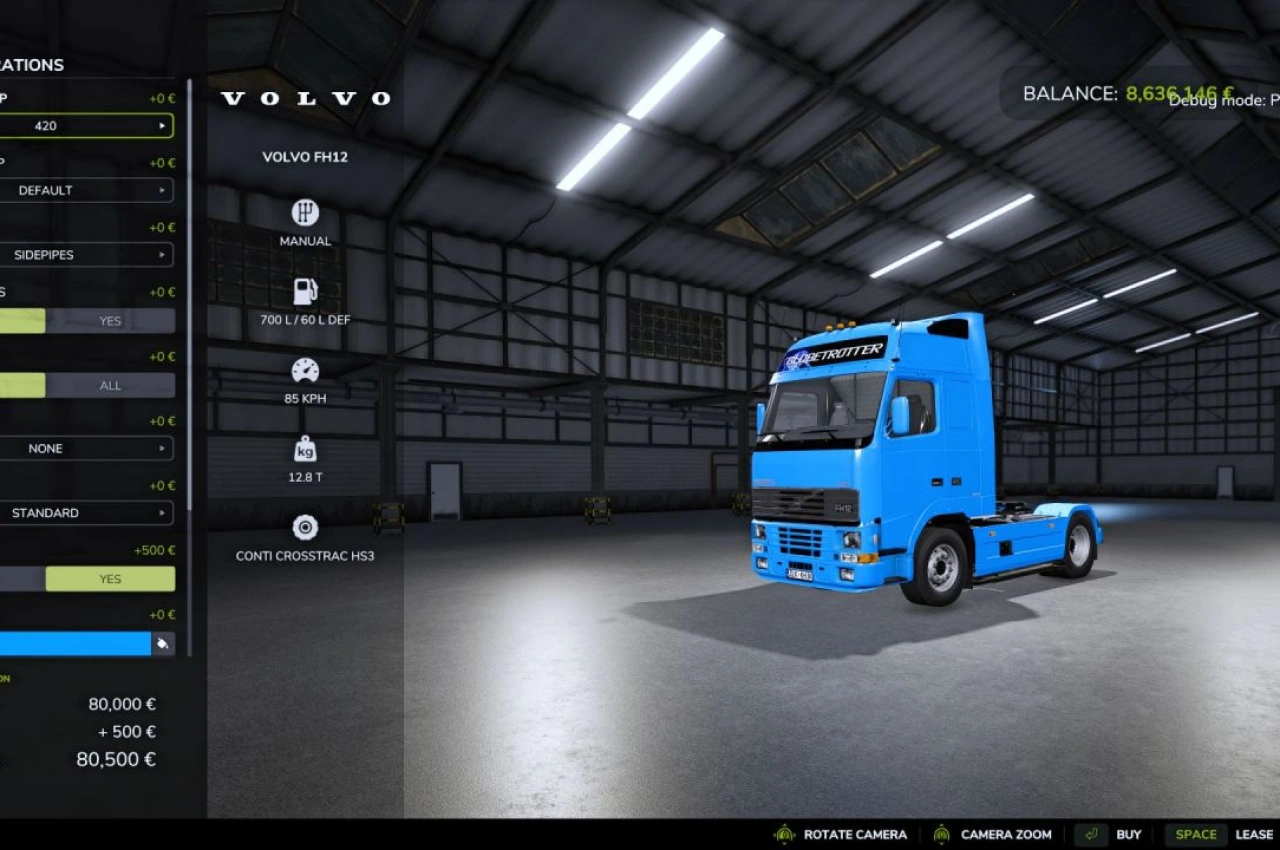Click the fuel pump icon showing 700 L capacity
This screenshot has width=1280, height=850.
point(305,290)
